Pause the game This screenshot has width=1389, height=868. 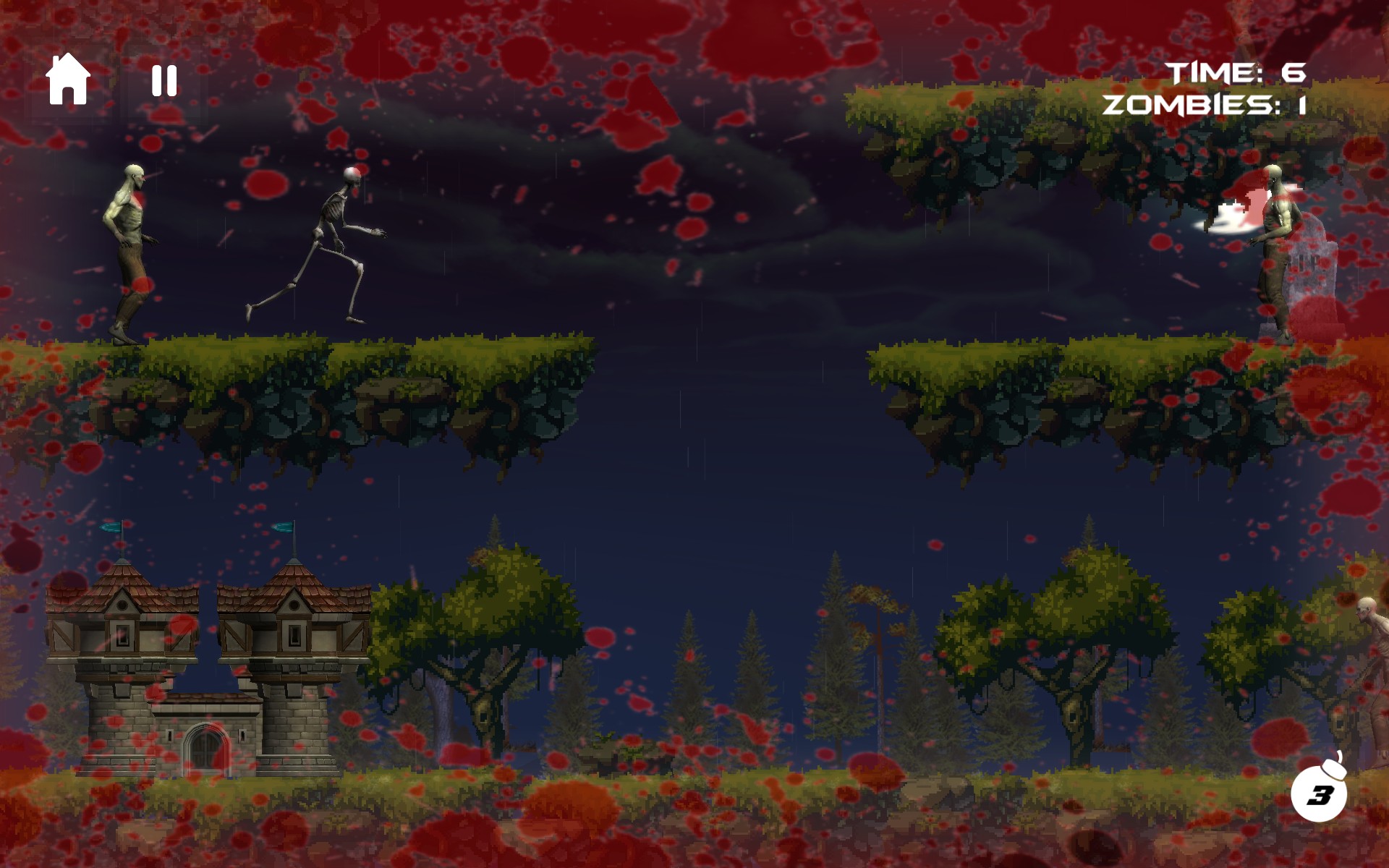click(x=164, y=80)
